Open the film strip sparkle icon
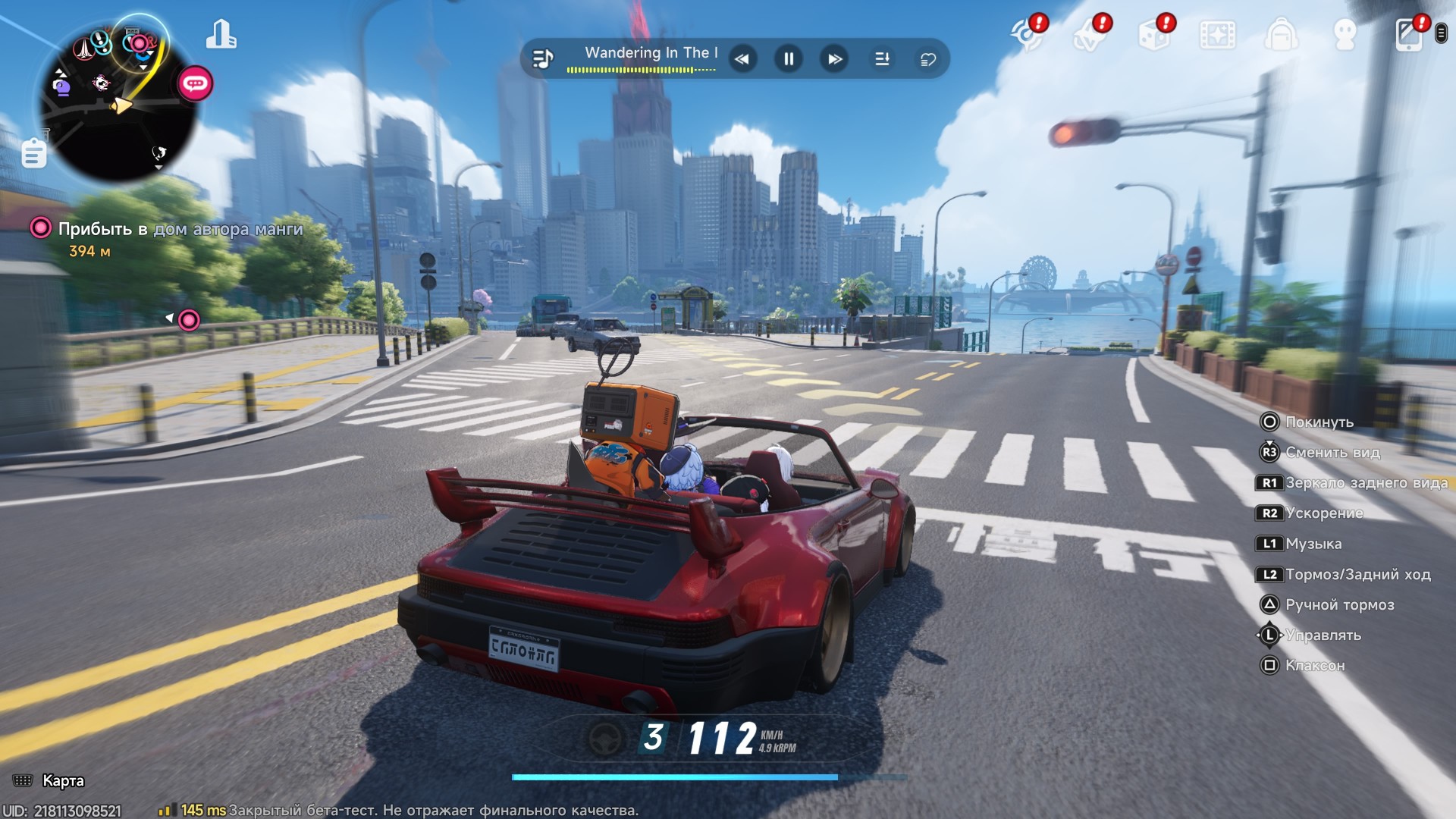The image size is (1456, 819). 1217,35
